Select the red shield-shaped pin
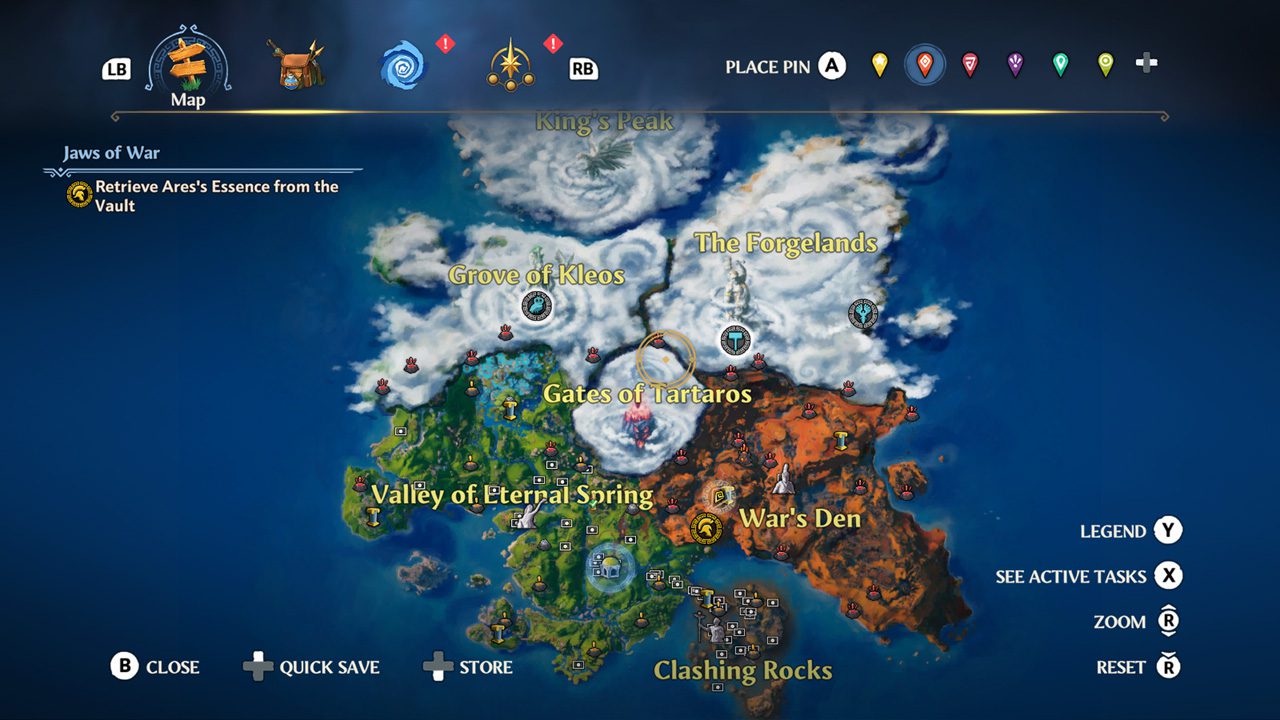Viewport: 1280px width, 720px height. [969, 66]
